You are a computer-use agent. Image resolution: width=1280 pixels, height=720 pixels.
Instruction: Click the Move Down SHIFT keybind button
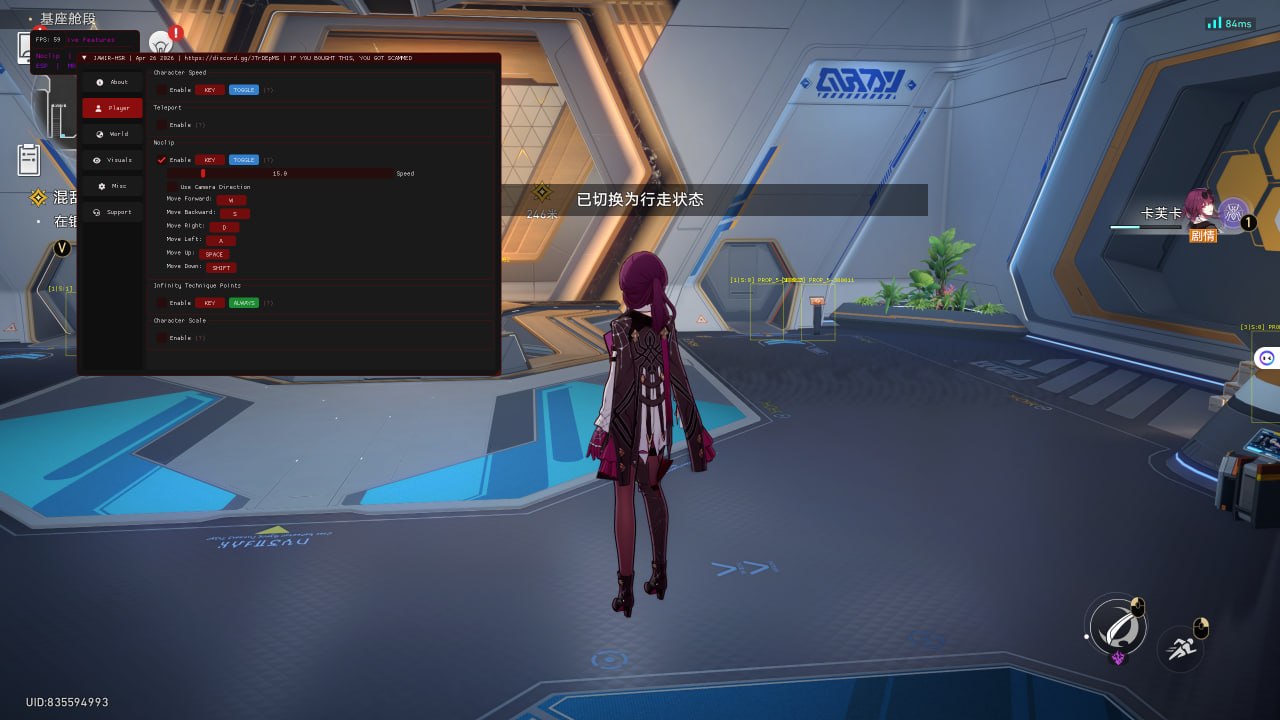(x=221, y=268)
